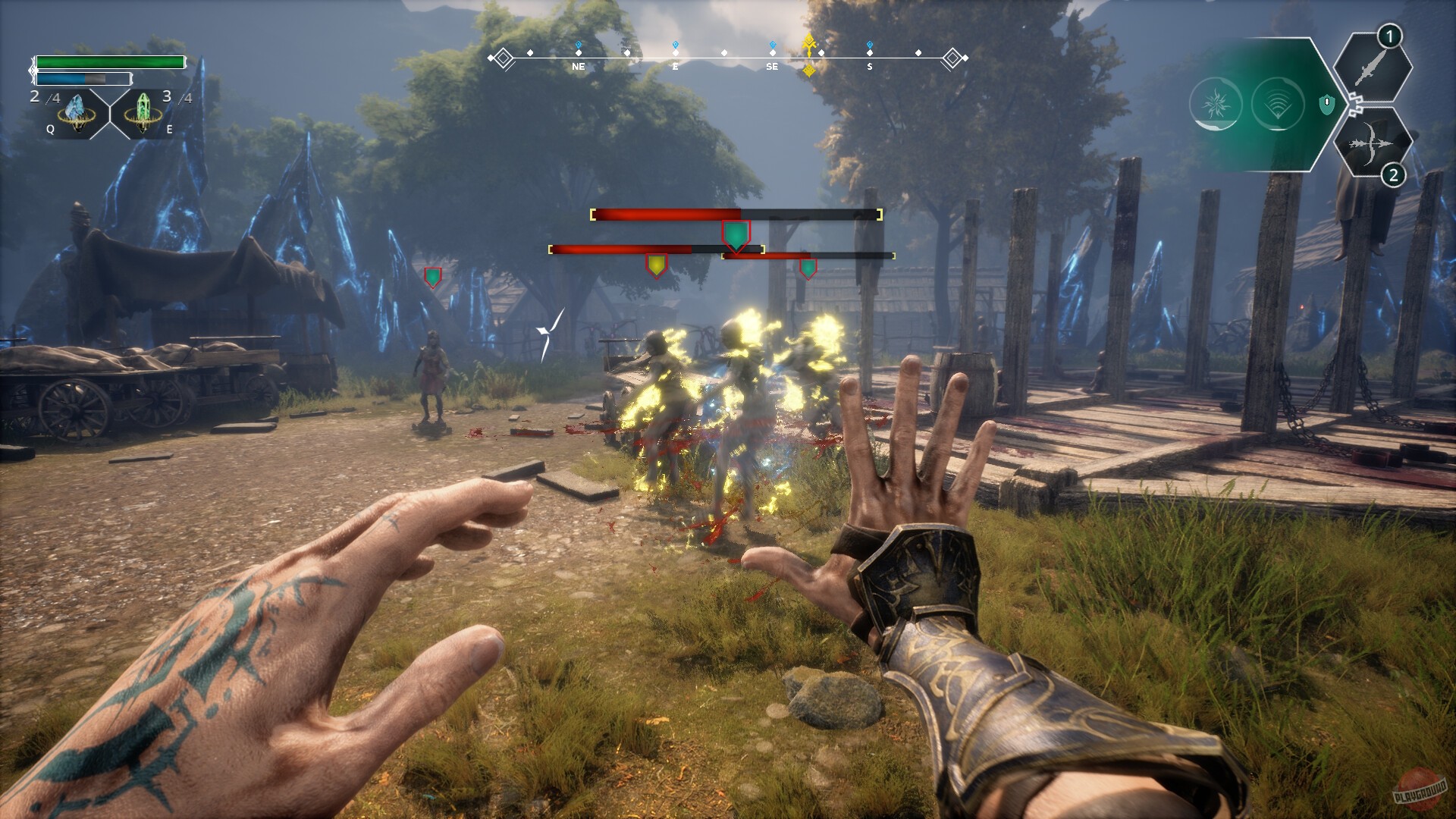The image size is (1456, 819).
Task: Click the diamond at the compass left end
Action: coord(502,56)
